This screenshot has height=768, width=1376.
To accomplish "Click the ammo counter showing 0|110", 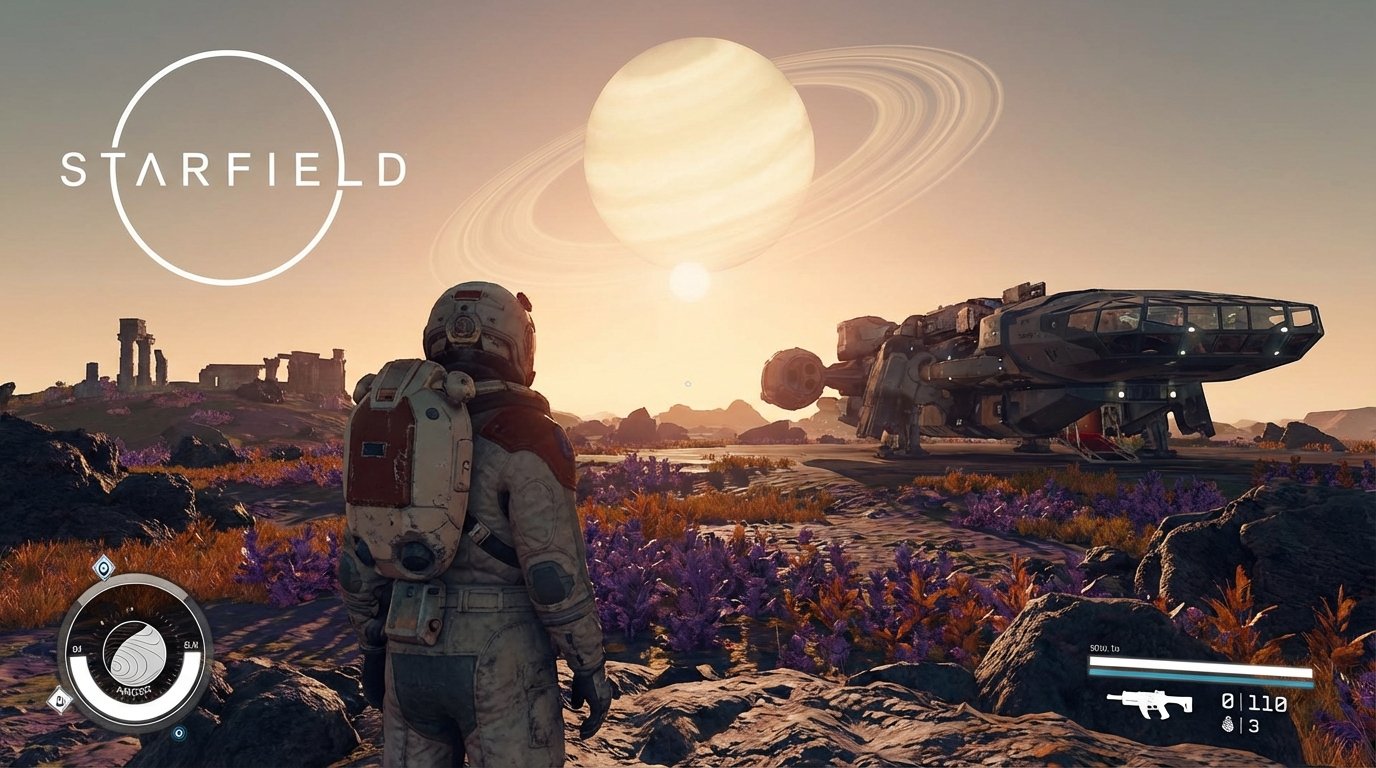I will 1252,701.
